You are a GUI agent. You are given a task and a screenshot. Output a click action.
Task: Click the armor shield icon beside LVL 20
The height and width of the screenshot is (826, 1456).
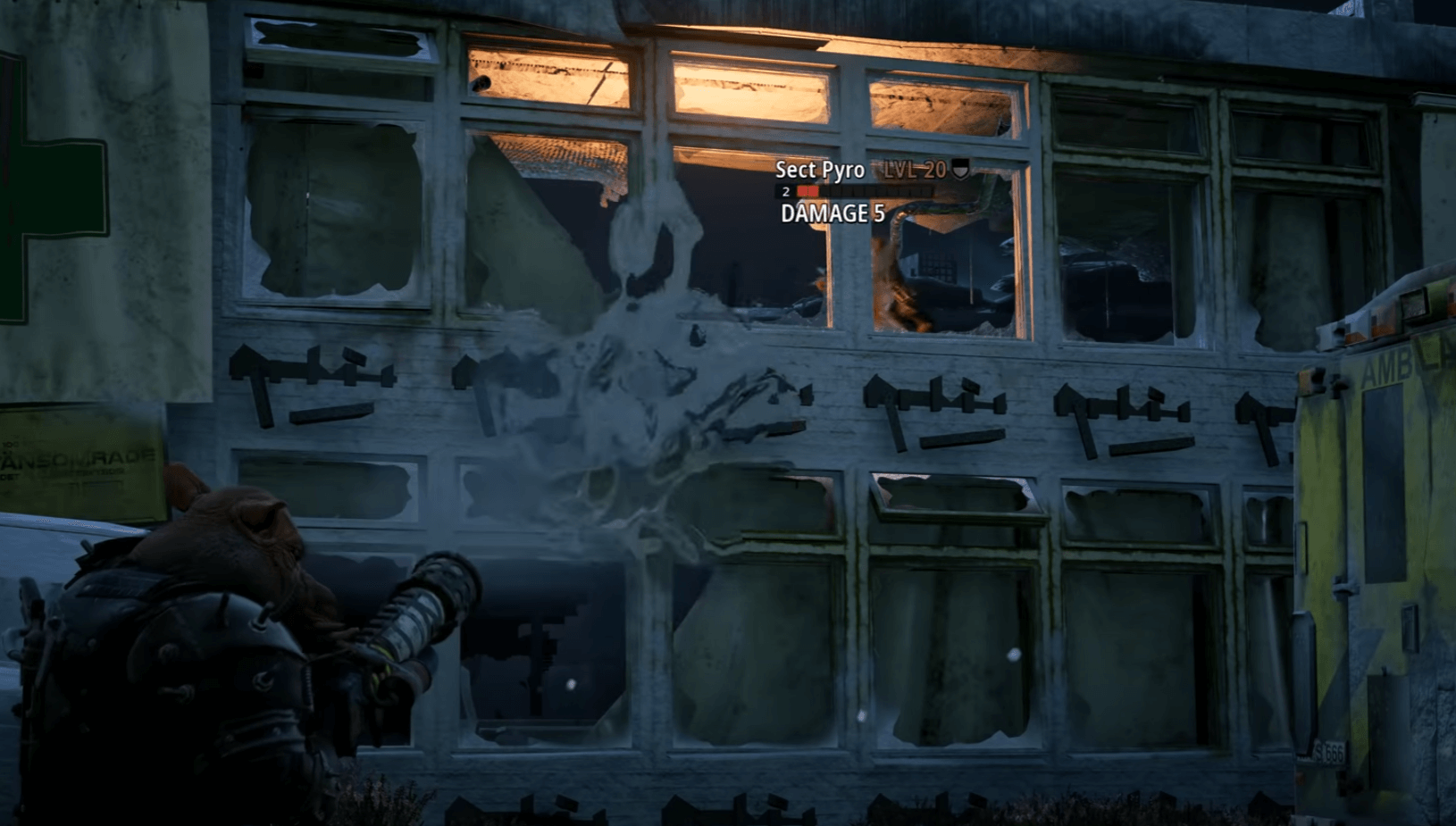click(x=960, y=170)
